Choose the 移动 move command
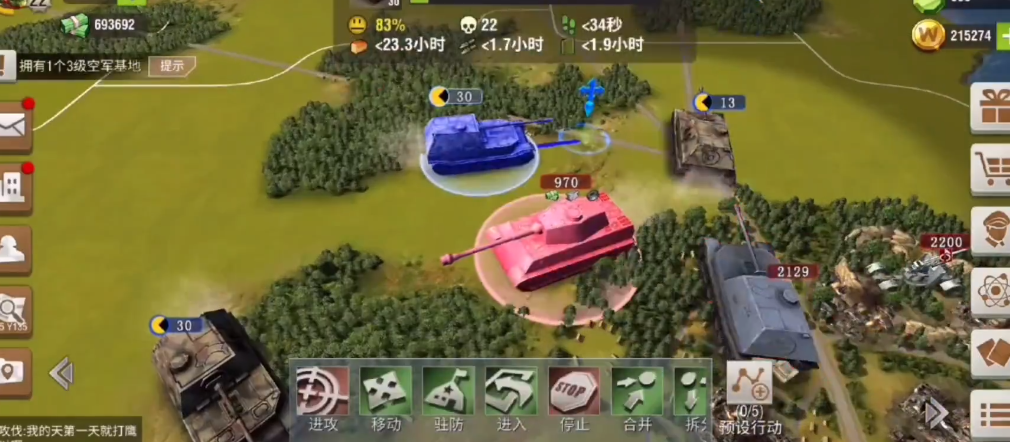Image resolution: width=1010 pixels, height=442 pixels. pyautogui.click(x=385, y=397)
